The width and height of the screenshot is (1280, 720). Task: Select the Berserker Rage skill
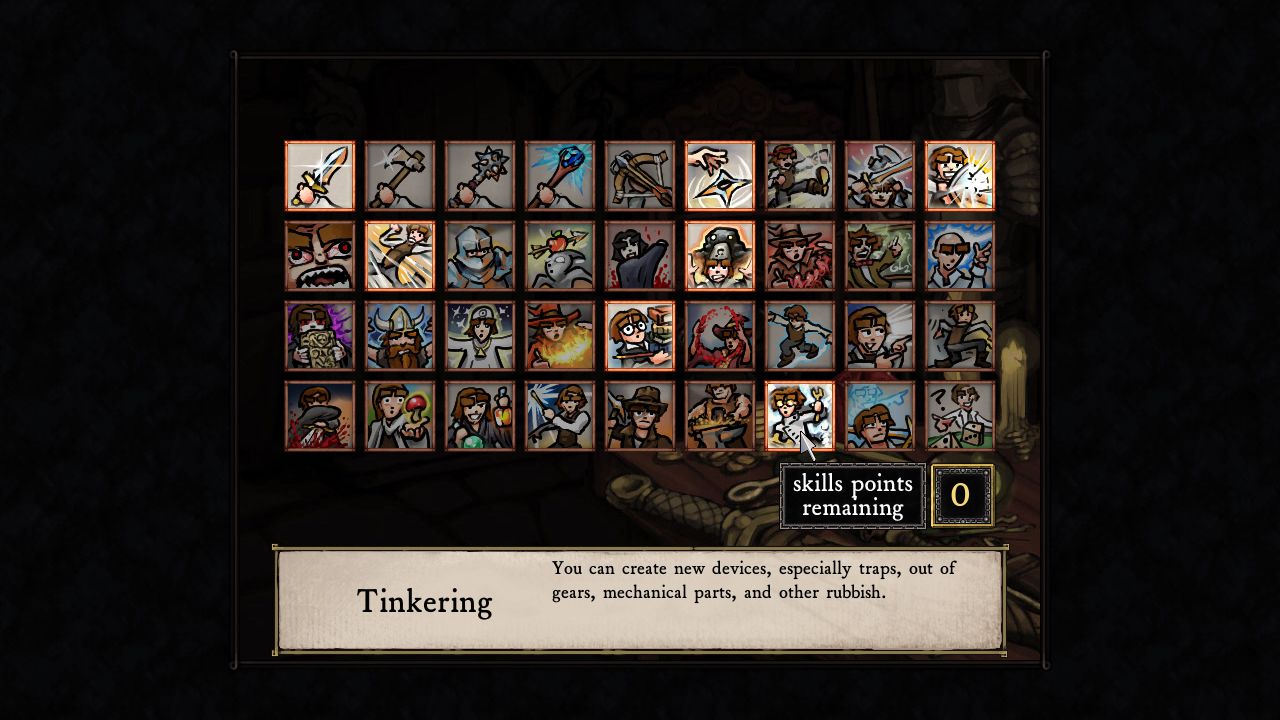pyautogui.click(x=320, y=255)
